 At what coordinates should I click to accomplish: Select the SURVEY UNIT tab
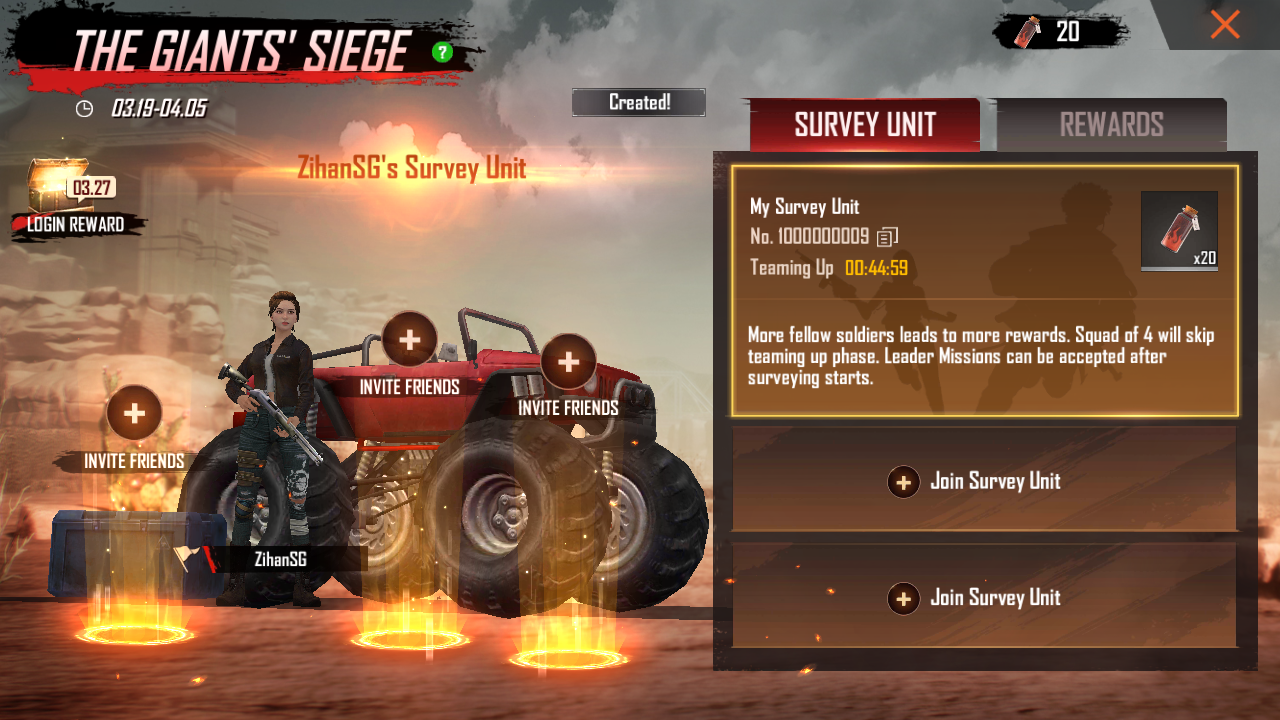(x=864, y=124)
